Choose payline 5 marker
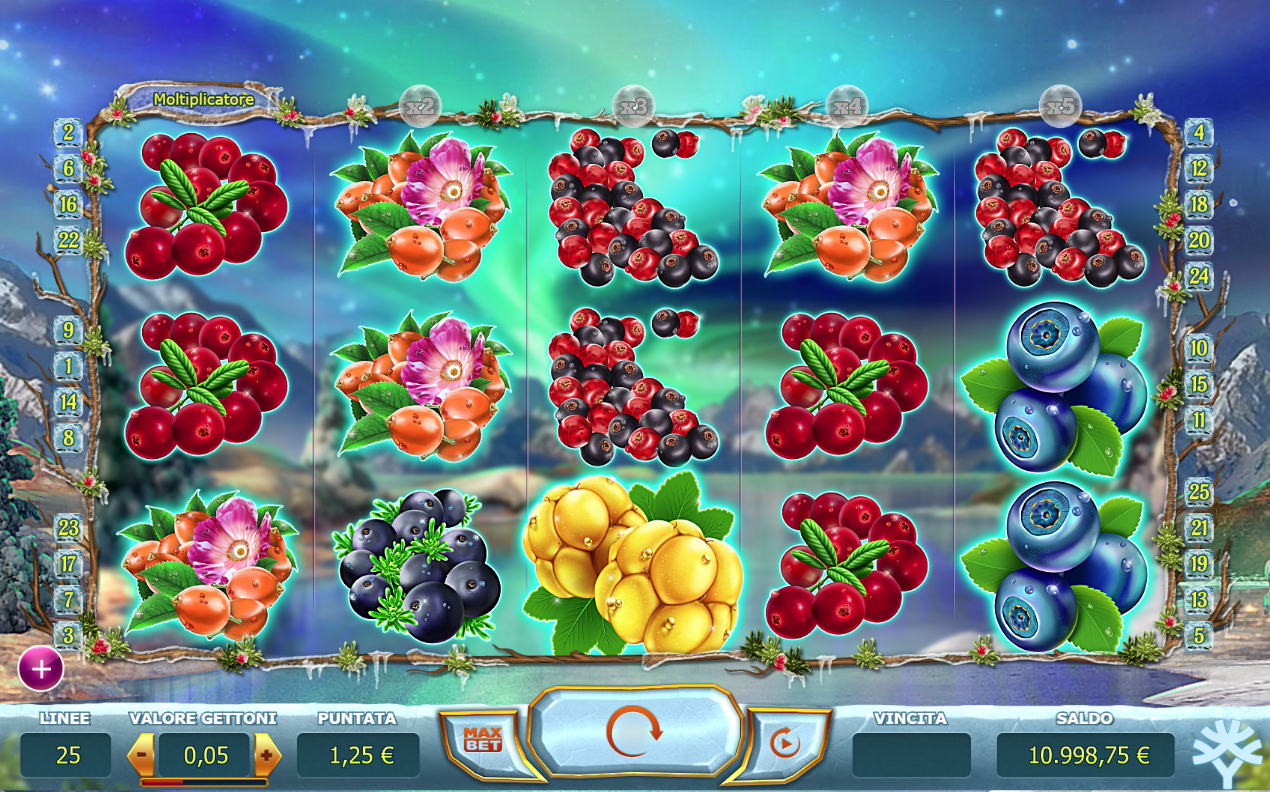This screenshot has width=1270, height=792. 1199,635
